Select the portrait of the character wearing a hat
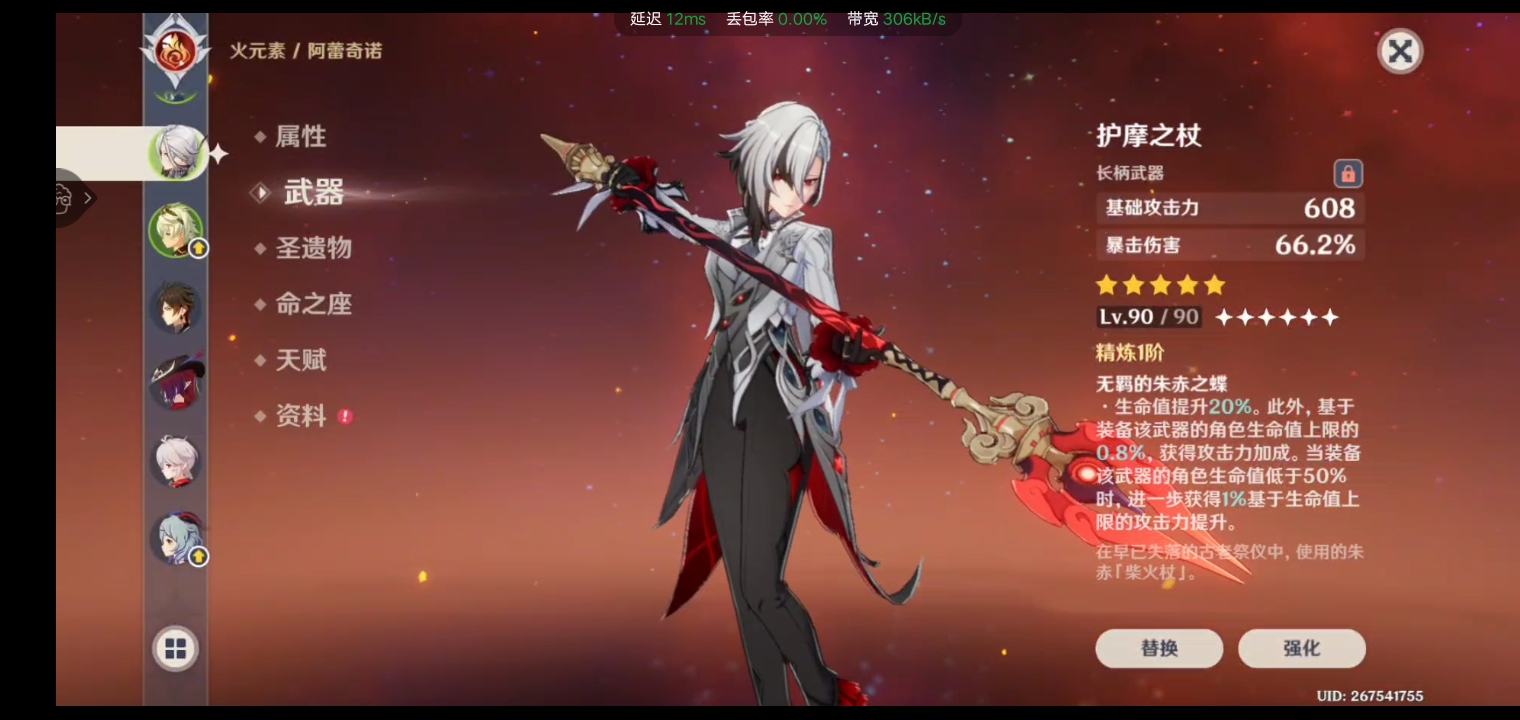This screenshot has height=720, width=1520. 176,383
